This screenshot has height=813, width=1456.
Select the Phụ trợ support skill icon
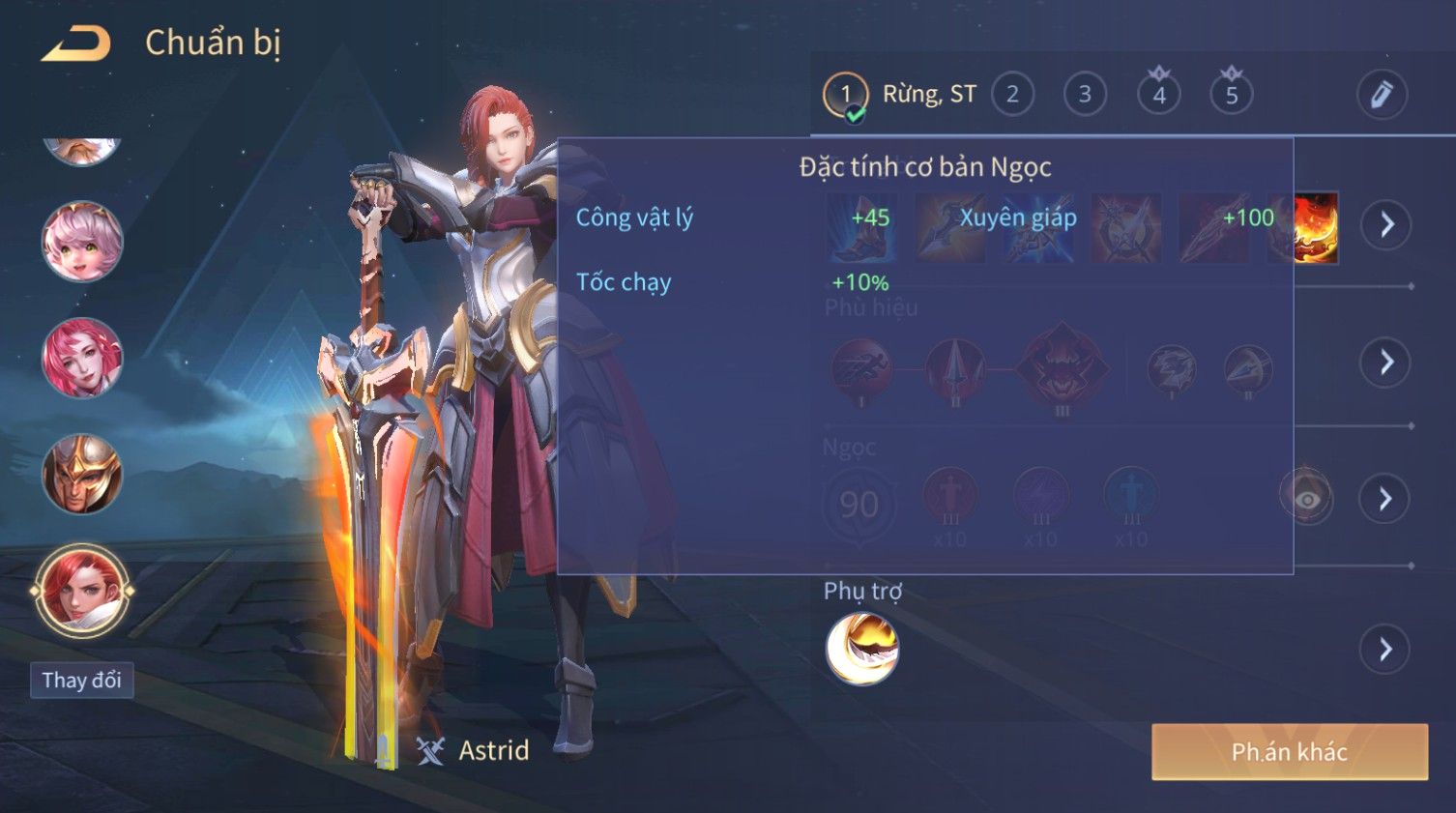861,649
